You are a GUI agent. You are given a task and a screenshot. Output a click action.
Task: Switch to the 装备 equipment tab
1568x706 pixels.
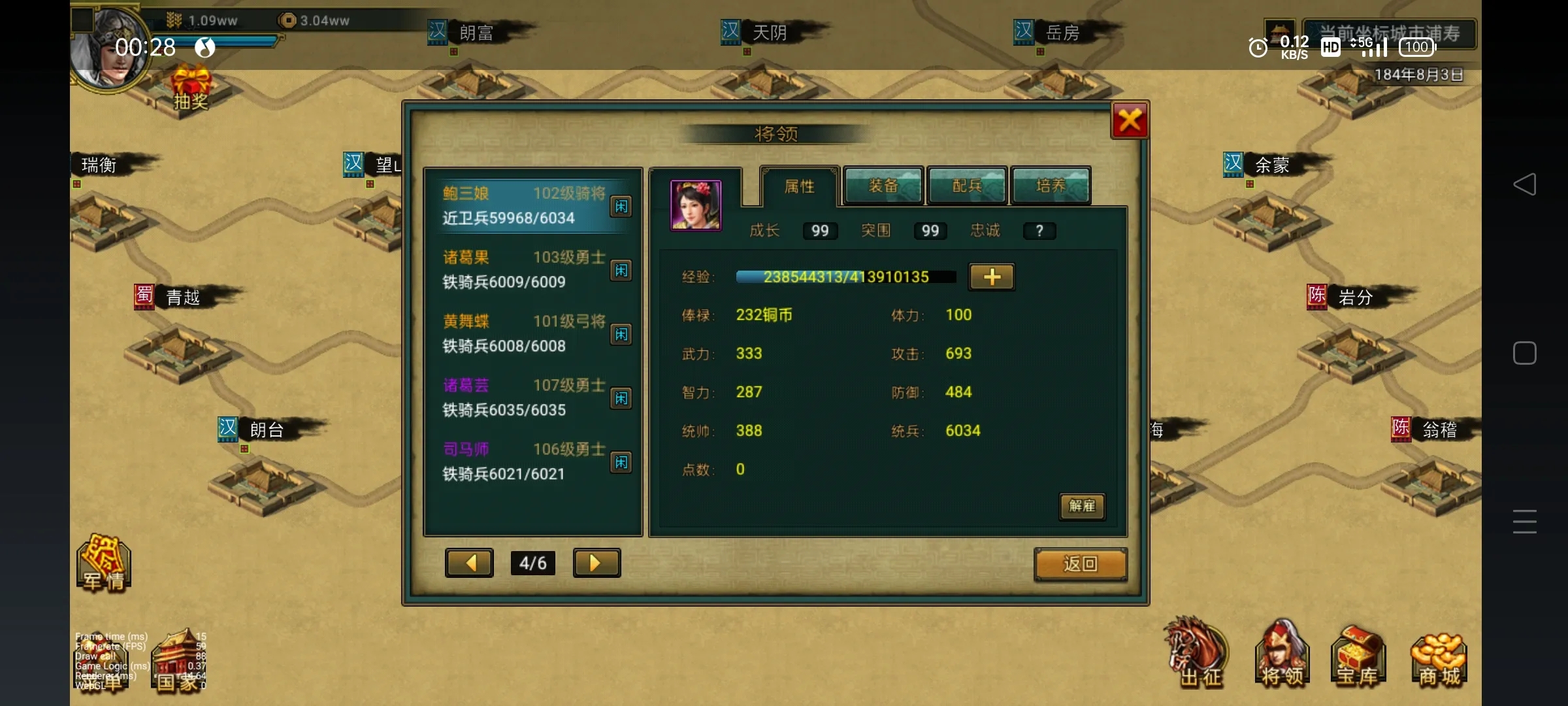[883, 186]
